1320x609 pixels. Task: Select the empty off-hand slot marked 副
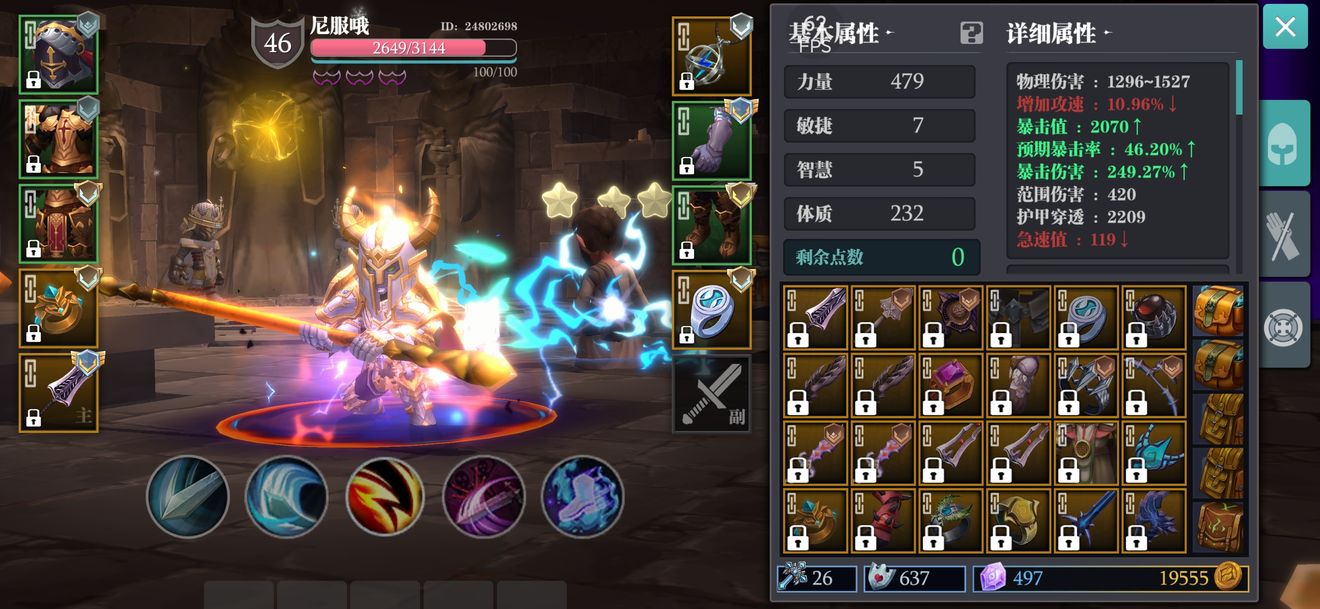711,392
